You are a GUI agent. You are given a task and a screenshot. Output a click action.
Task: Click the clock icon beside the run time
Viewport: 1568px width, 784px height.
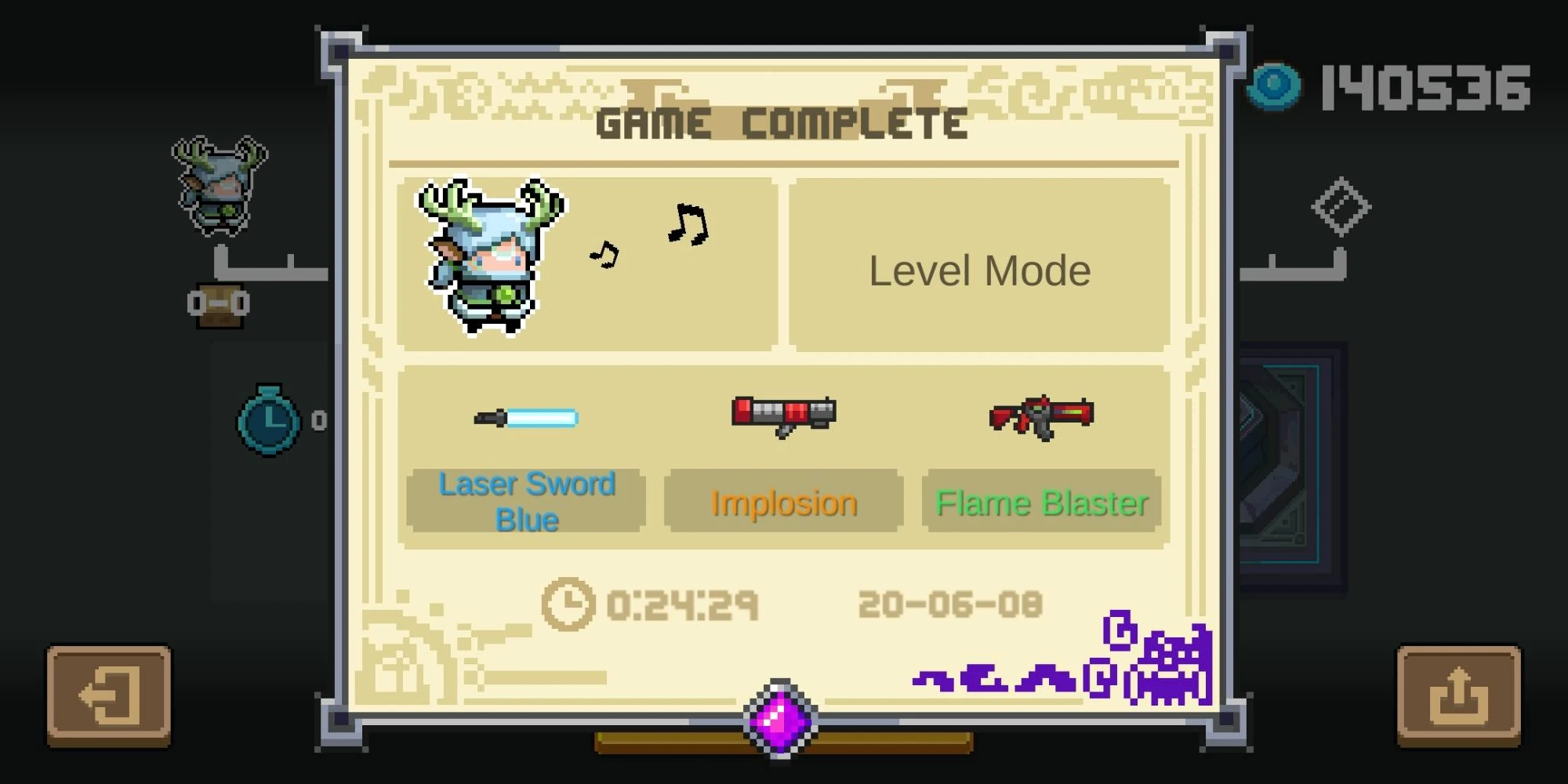[x=568, y=604]
